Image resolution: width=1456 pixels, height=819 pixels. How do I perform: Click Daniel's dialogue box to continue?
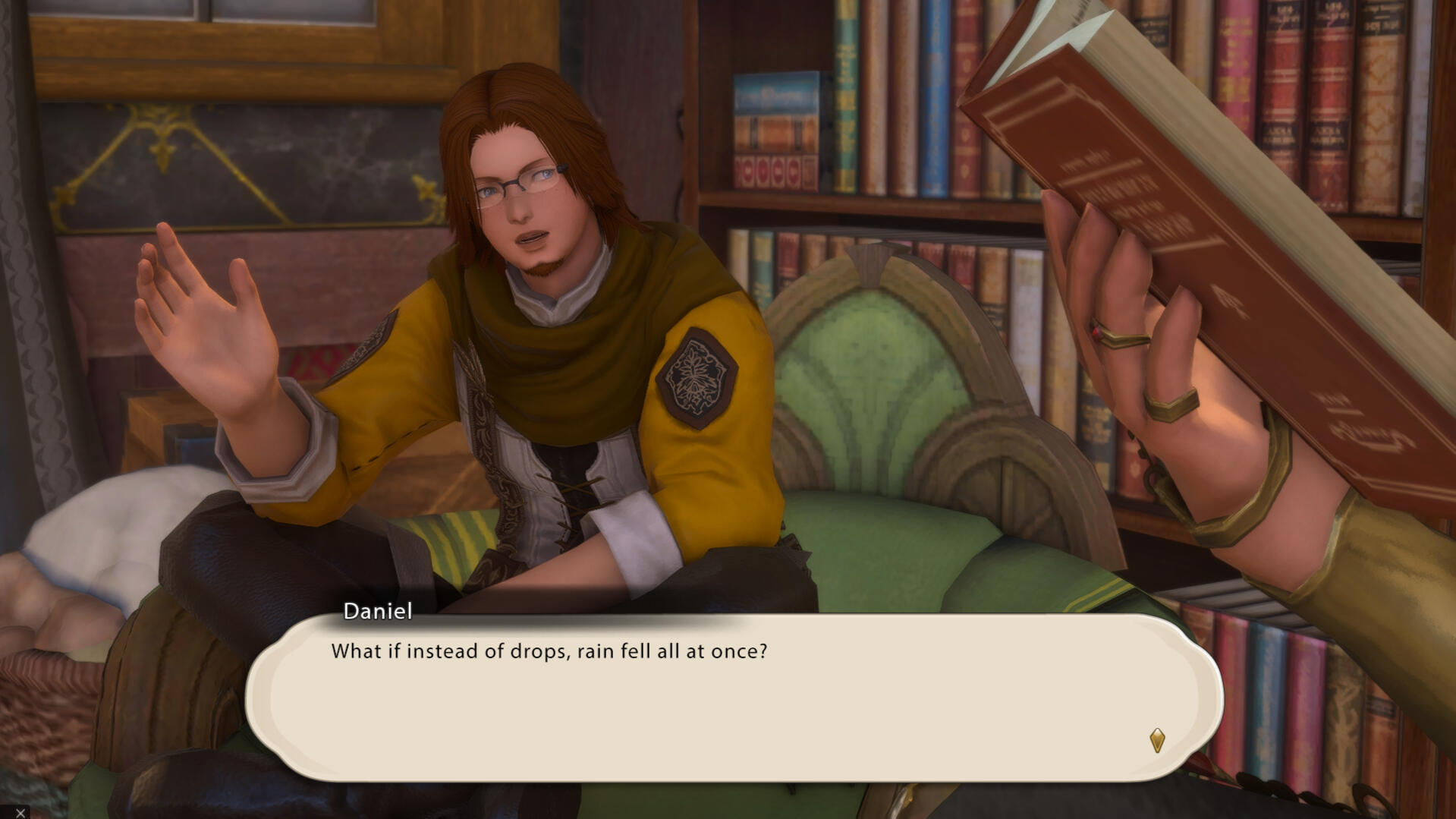[x=733, y=698]
